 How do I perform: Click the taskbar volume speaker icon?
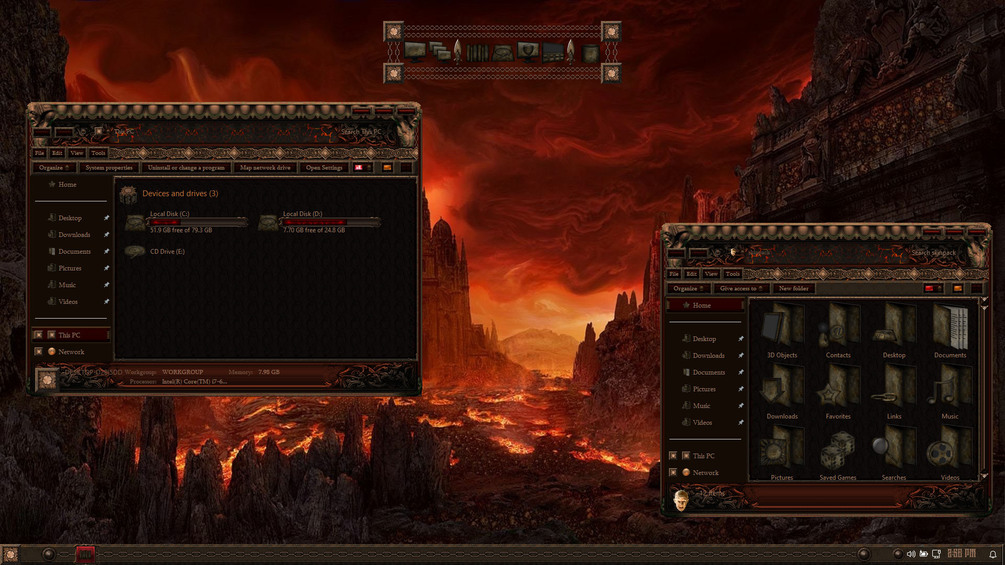pos(910,554)
